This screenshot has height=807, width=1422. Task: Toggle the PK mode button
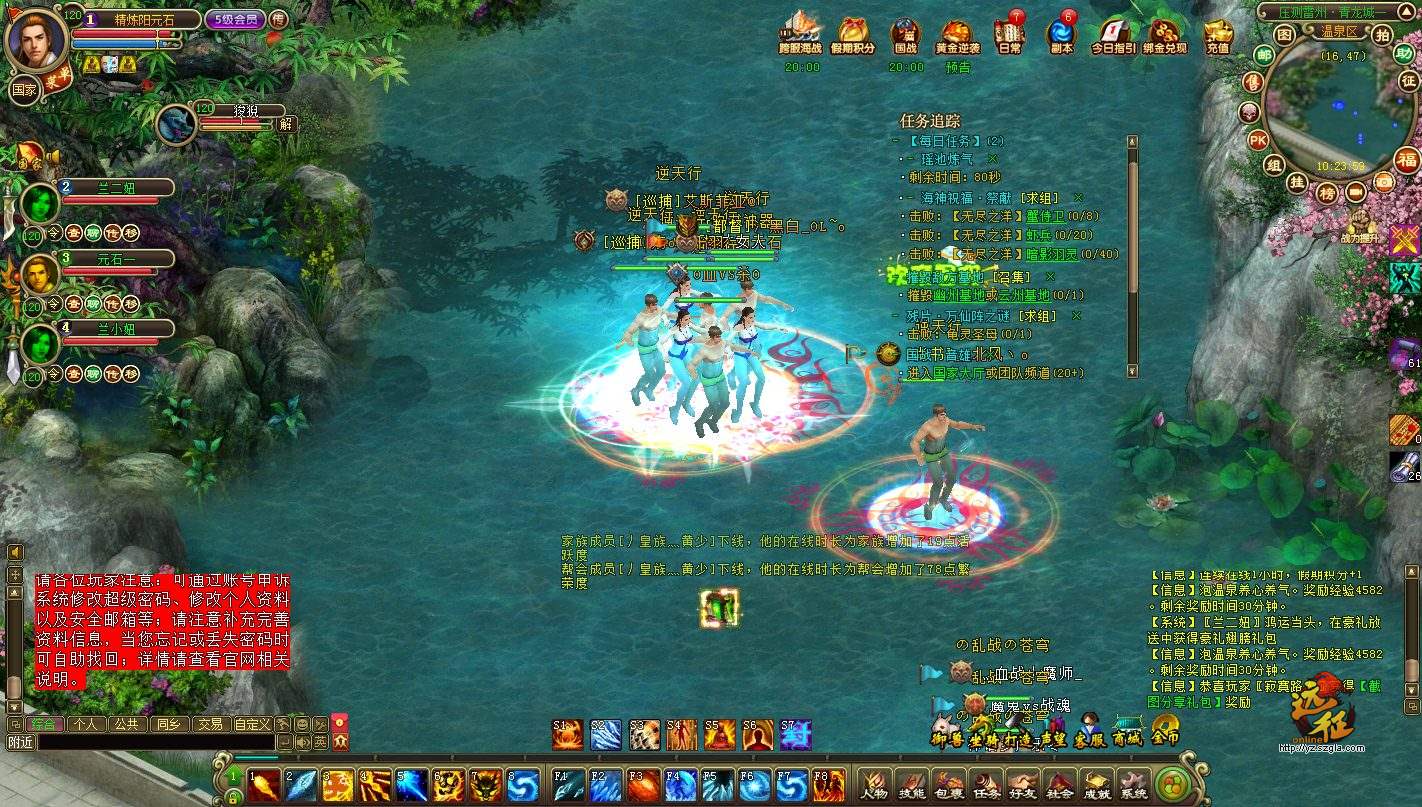pyautogui.click(x=1258, y=140)
